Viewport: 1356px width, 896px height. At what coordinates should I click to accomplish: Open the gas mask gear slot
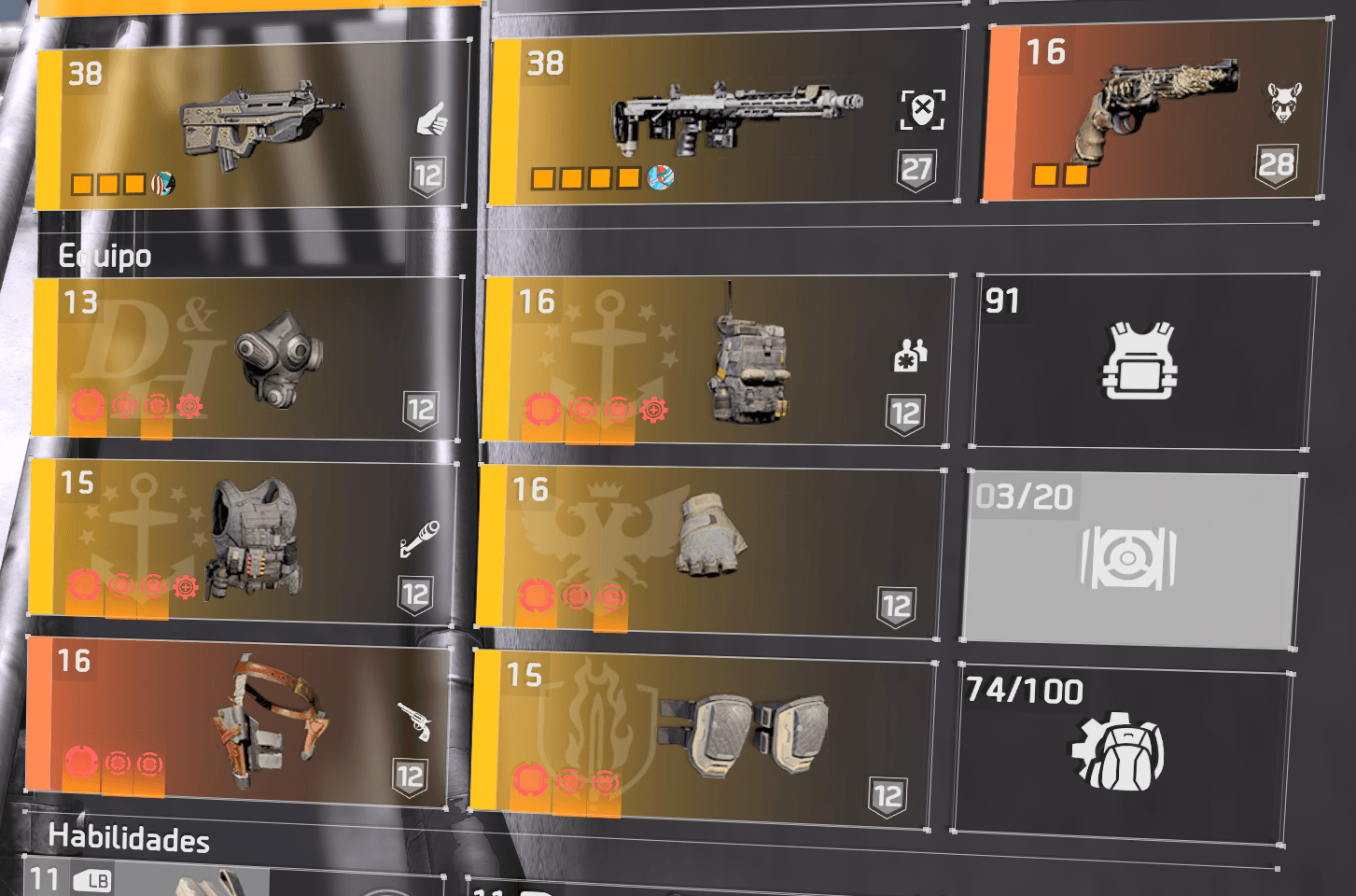[x=248, y=358]
